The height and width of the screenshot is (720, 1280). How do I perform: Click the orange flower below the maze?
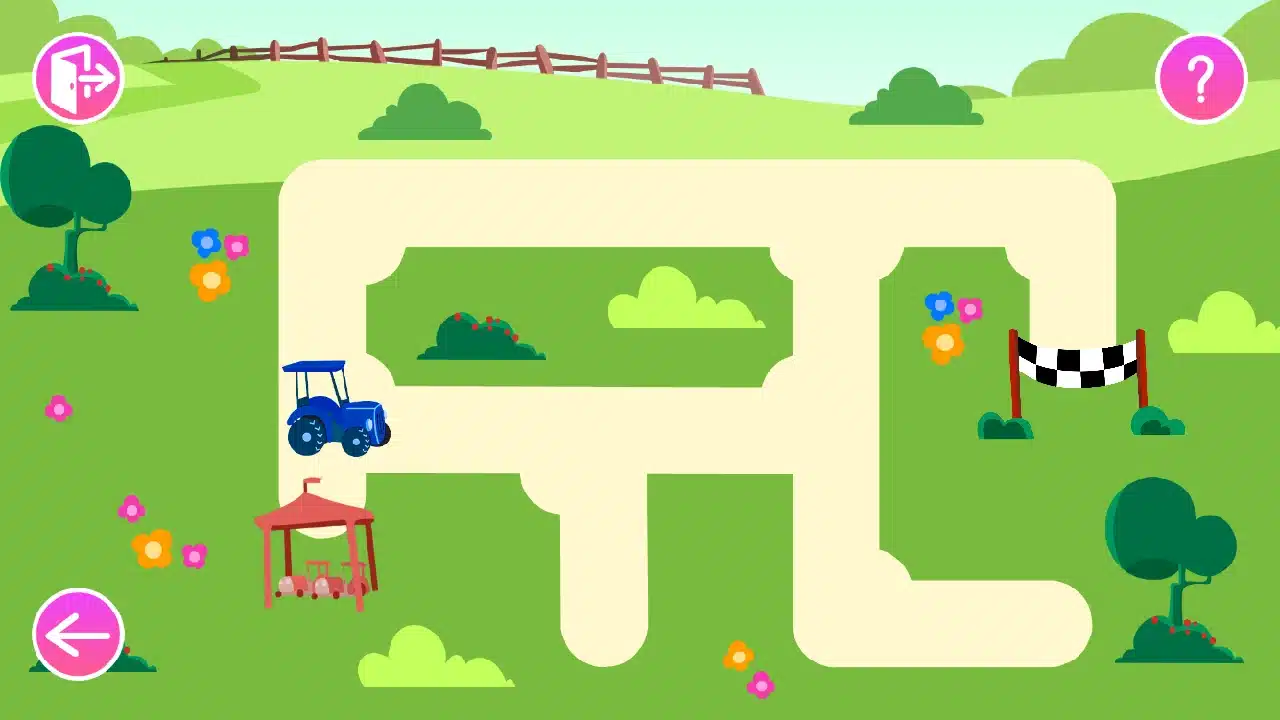pyautogui.click(x=738, y=656)
